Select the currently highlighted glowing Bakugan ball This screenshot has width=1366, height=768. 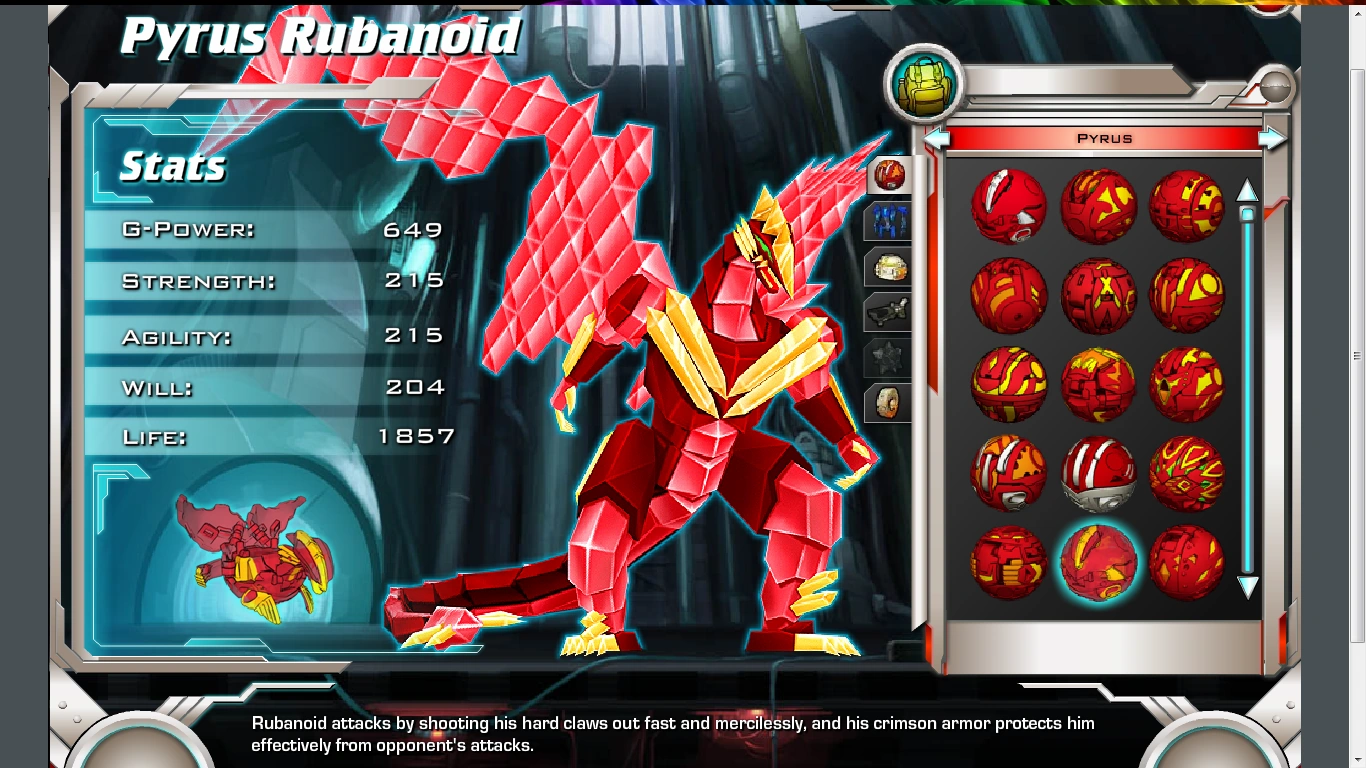pyautogui.click(x=1098, y=563)
